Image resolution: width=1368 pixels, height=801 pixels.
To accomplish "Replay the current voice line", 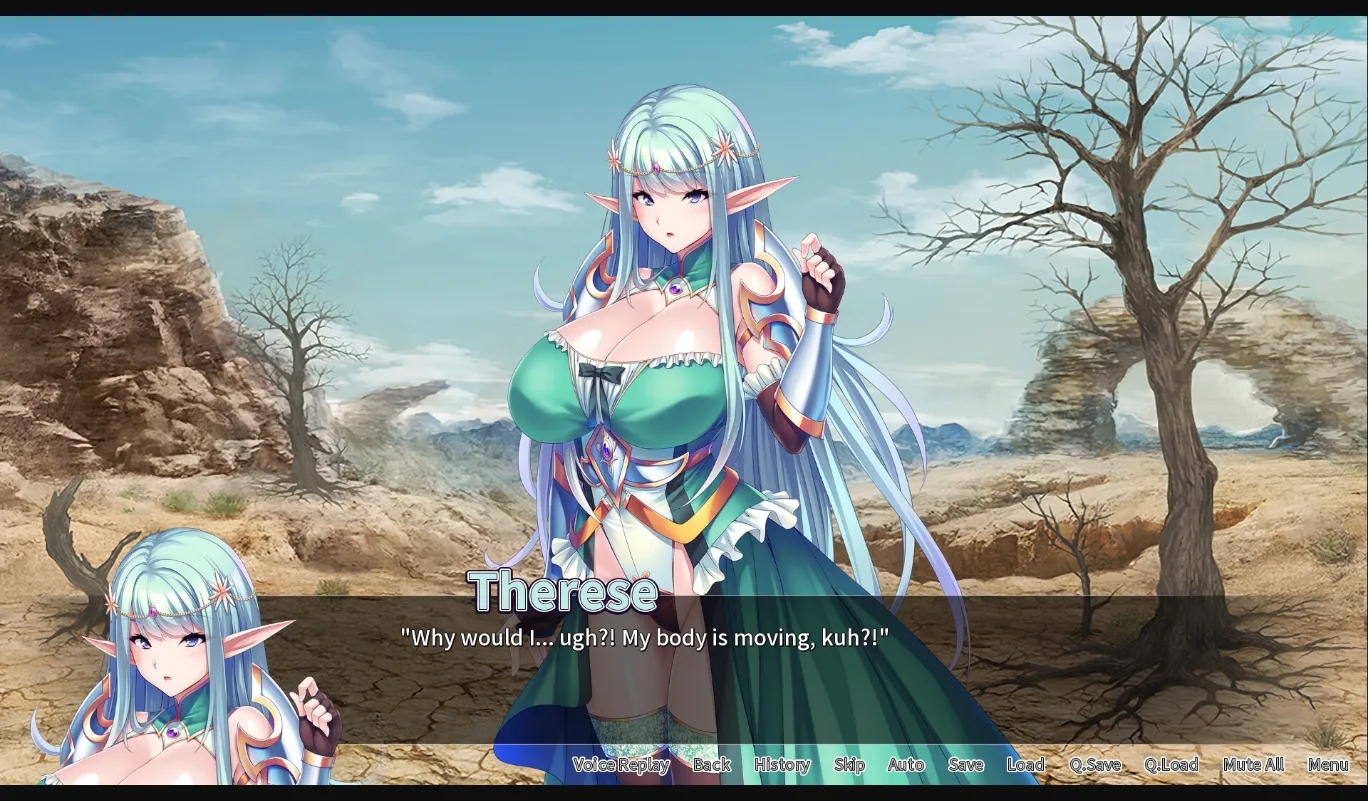I will [620, 765].
